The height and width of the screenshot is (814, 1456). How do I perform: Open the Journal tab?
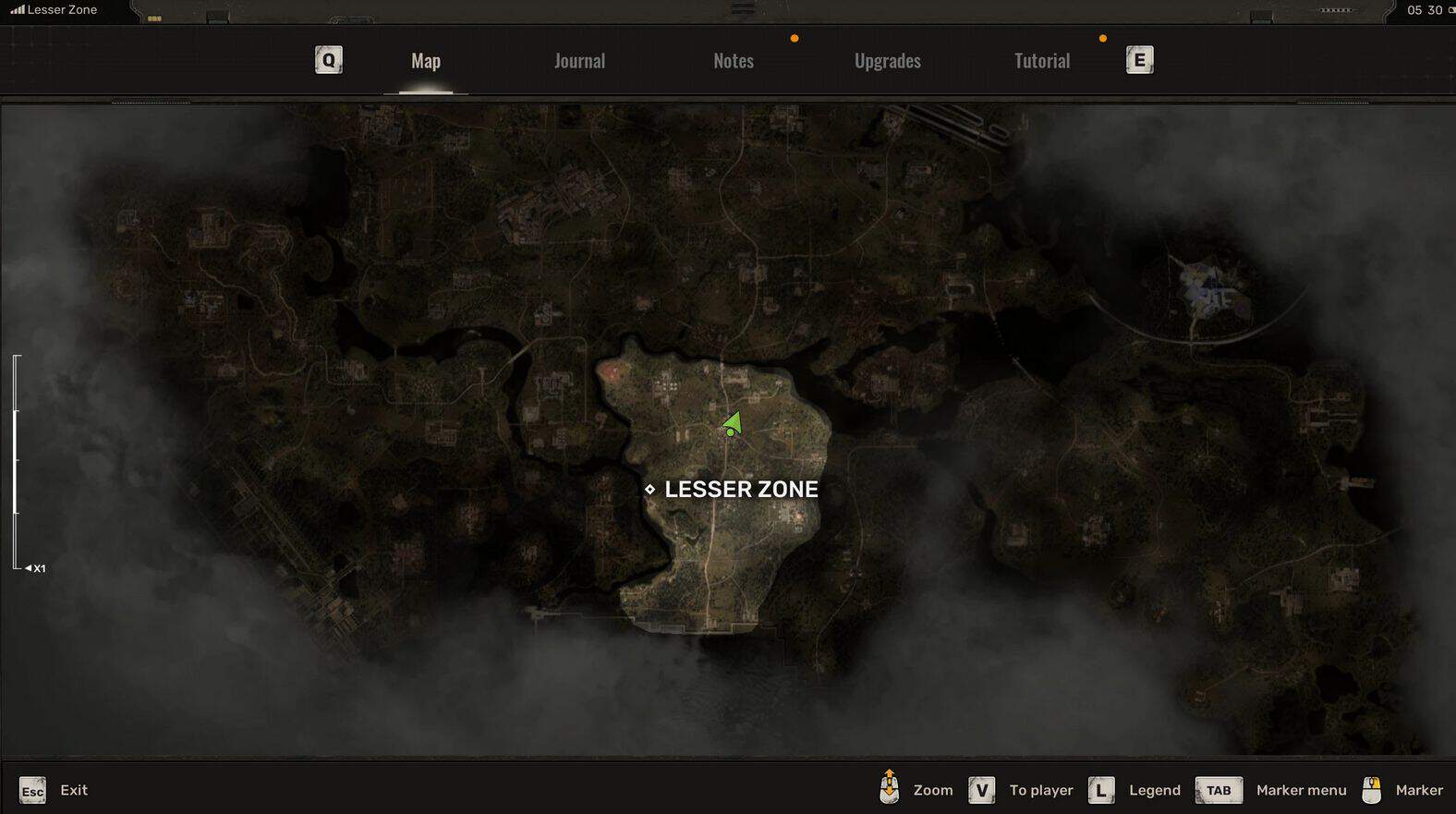(x=579, y=61)
